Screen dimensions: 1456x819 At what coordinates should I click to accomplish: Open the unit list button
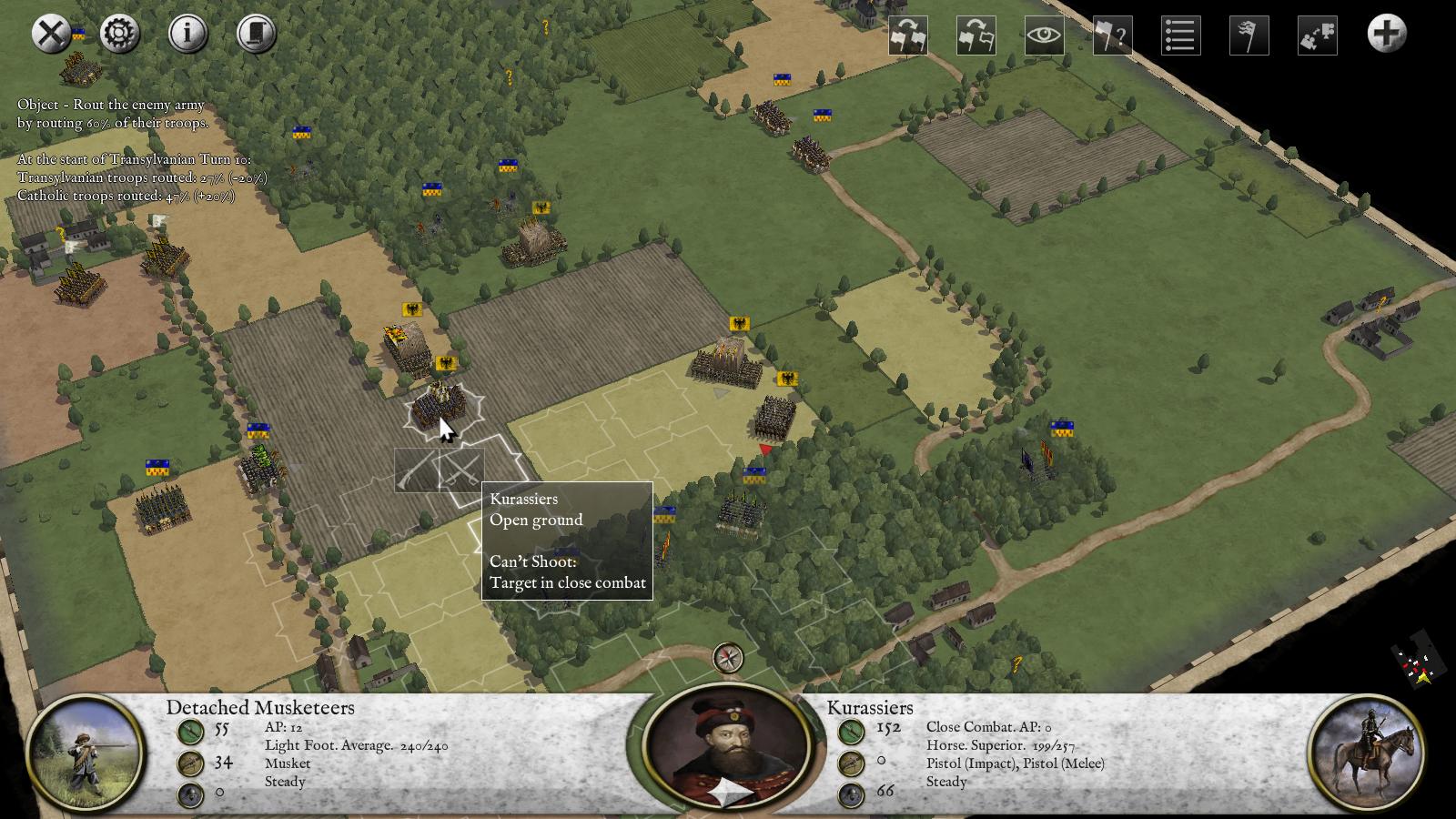pos(1180,36)
